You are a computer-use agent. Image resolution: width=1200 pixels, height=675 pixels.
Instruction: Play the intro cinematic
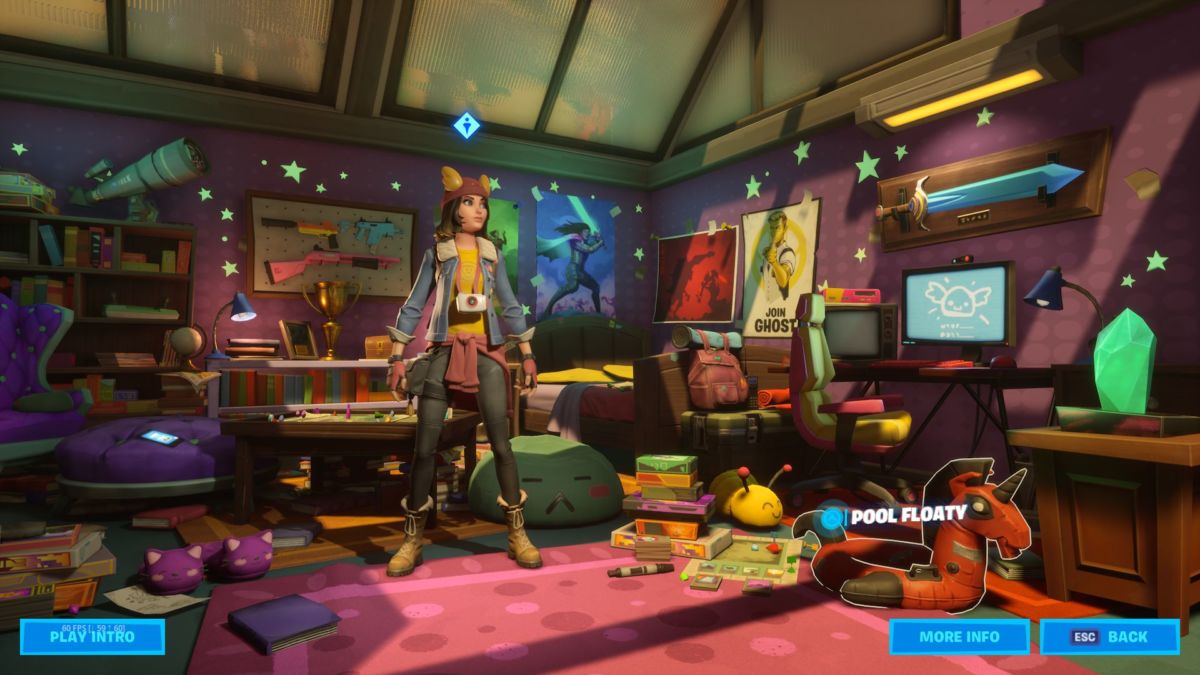(x=92, y=637)
